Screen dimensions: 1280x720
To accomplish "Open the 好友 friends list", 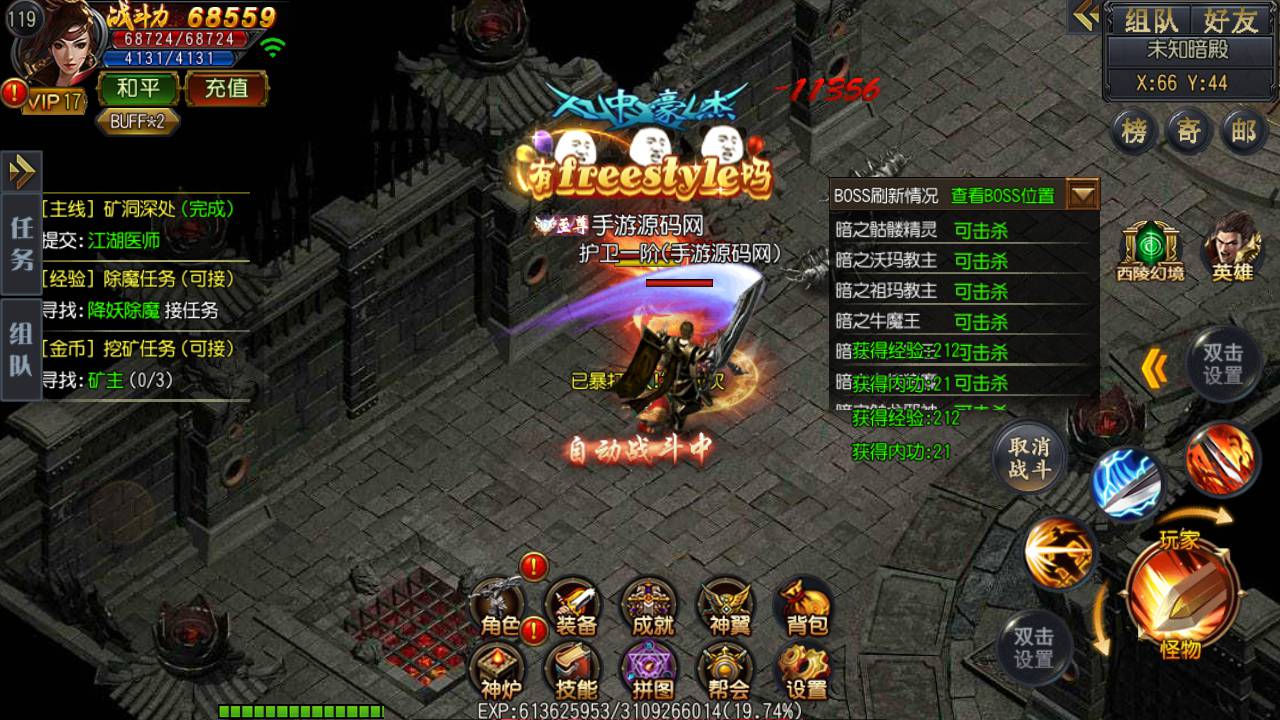I will click(x=1230, y=20).
